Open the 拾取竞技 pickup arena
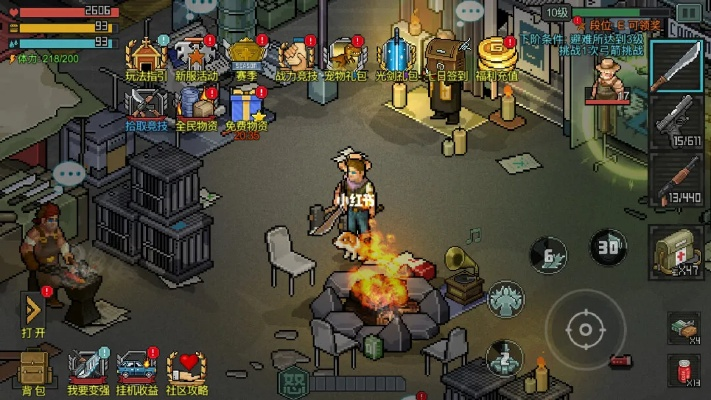 (147, 106)
